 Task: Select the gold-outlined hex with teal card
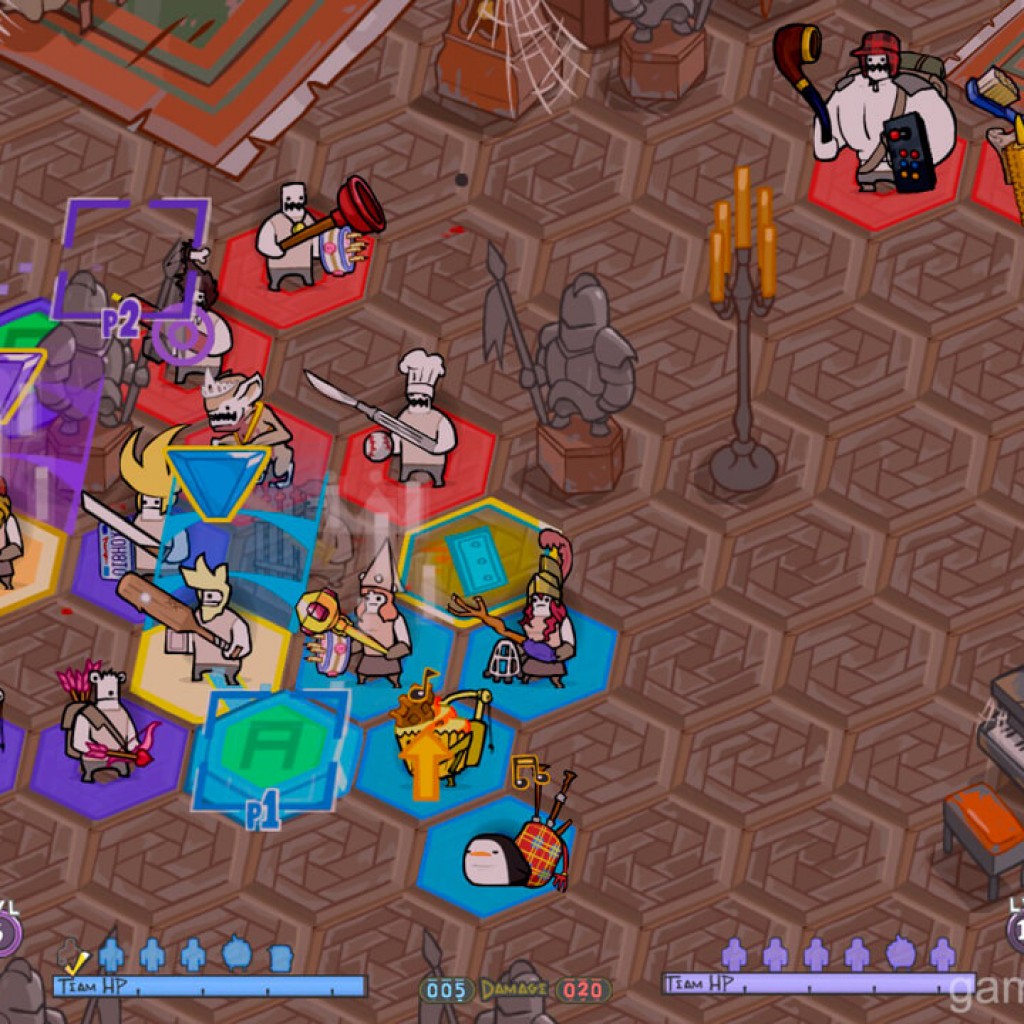click(x=475, y=555)
